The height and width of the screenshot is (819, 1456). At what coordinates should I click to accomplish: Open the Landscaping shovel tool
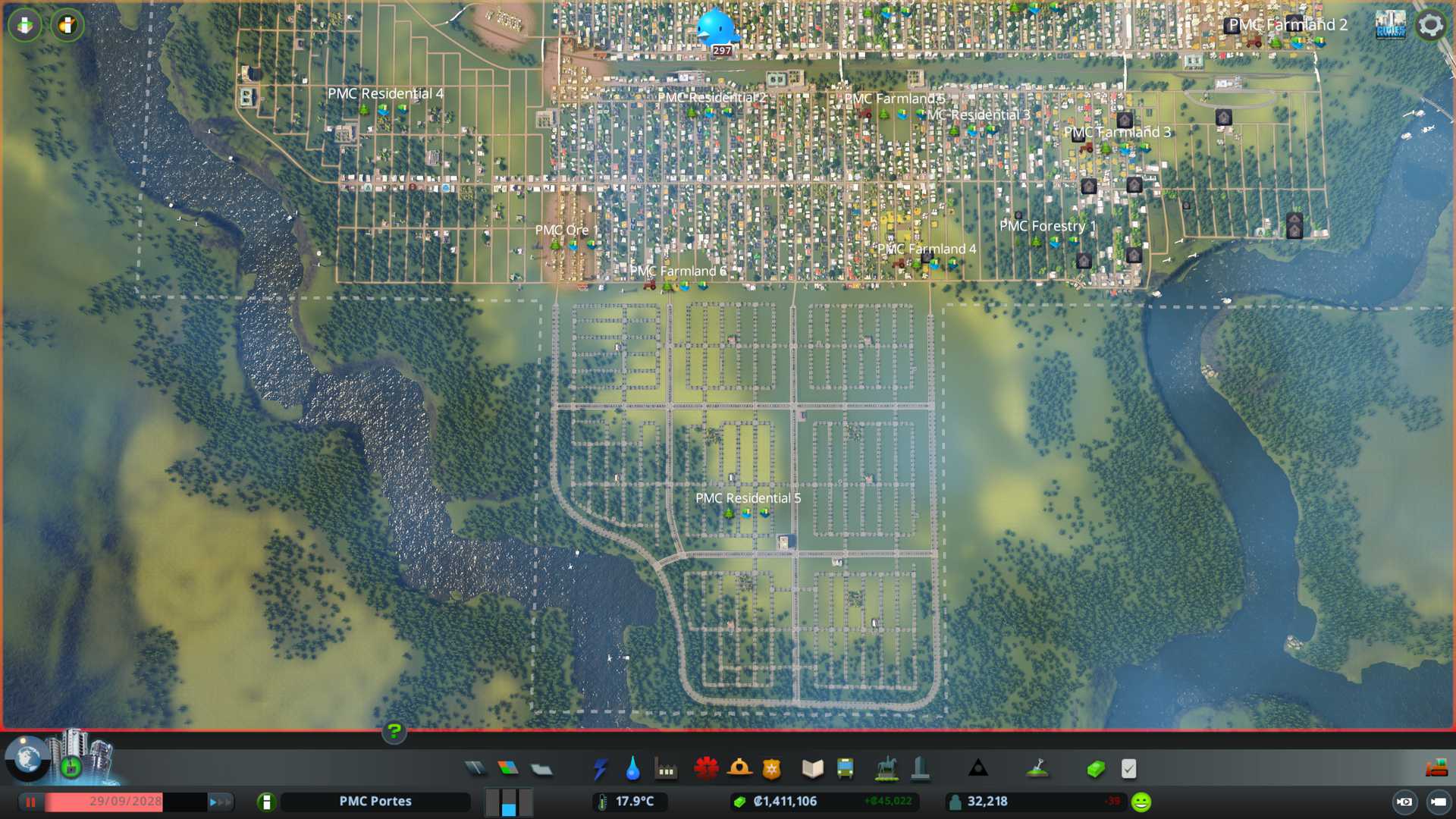pos(1037,769)
